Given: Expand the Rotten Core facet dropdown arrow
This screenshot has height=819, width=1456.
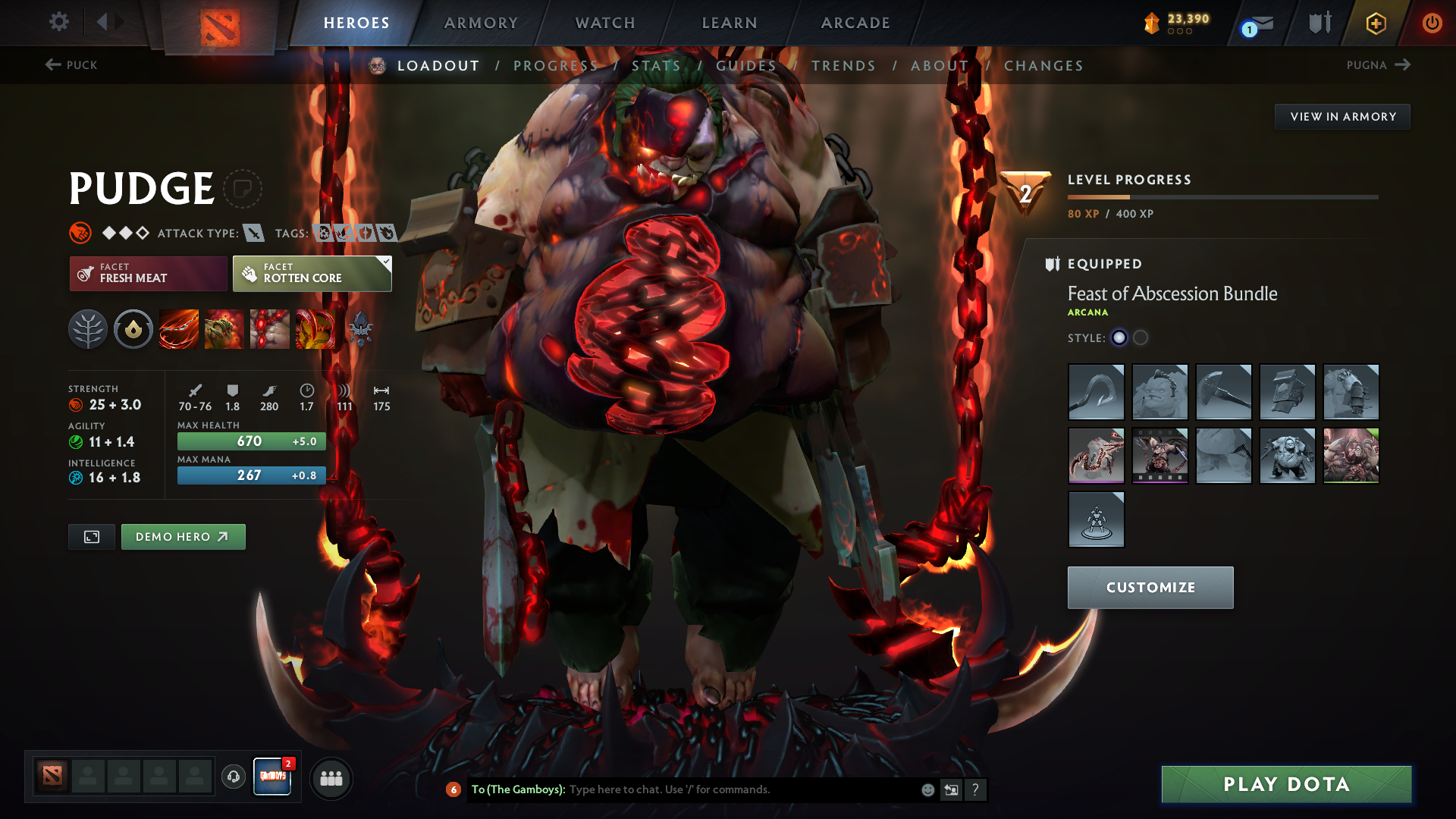Looking at the screenshot, I should 387,261.
